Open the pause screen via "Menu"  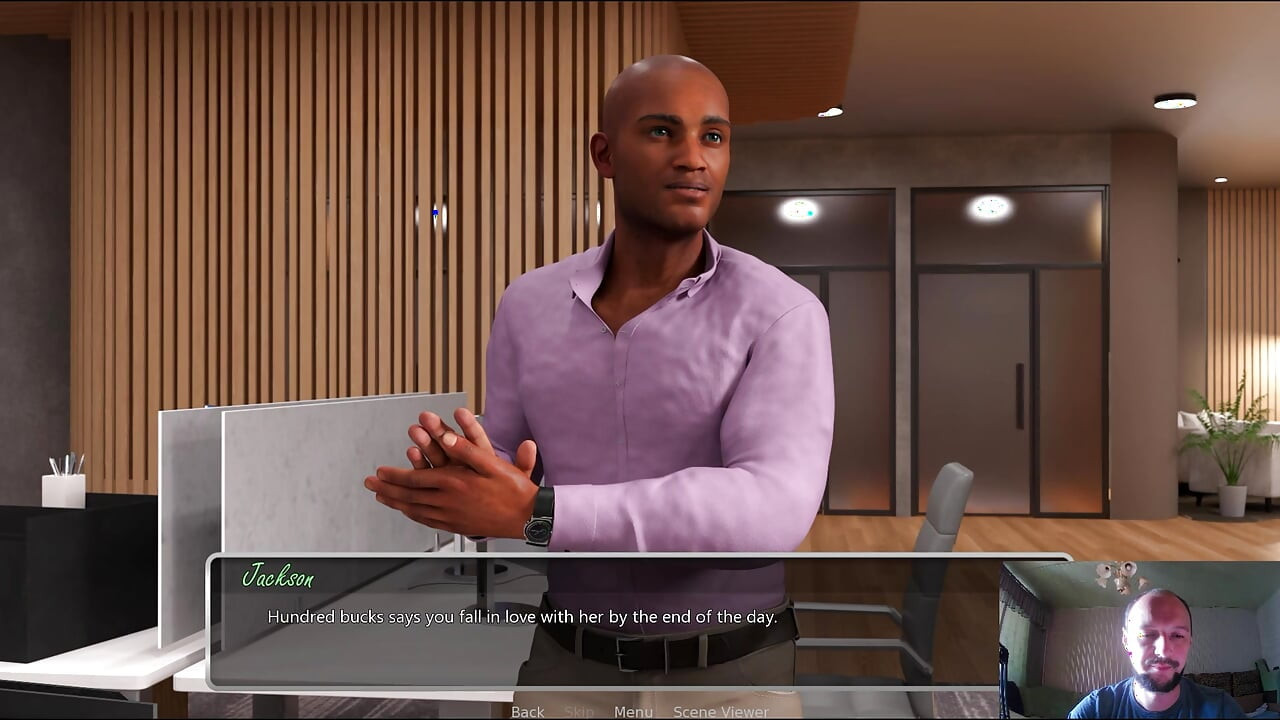click(x=631, y=712)
